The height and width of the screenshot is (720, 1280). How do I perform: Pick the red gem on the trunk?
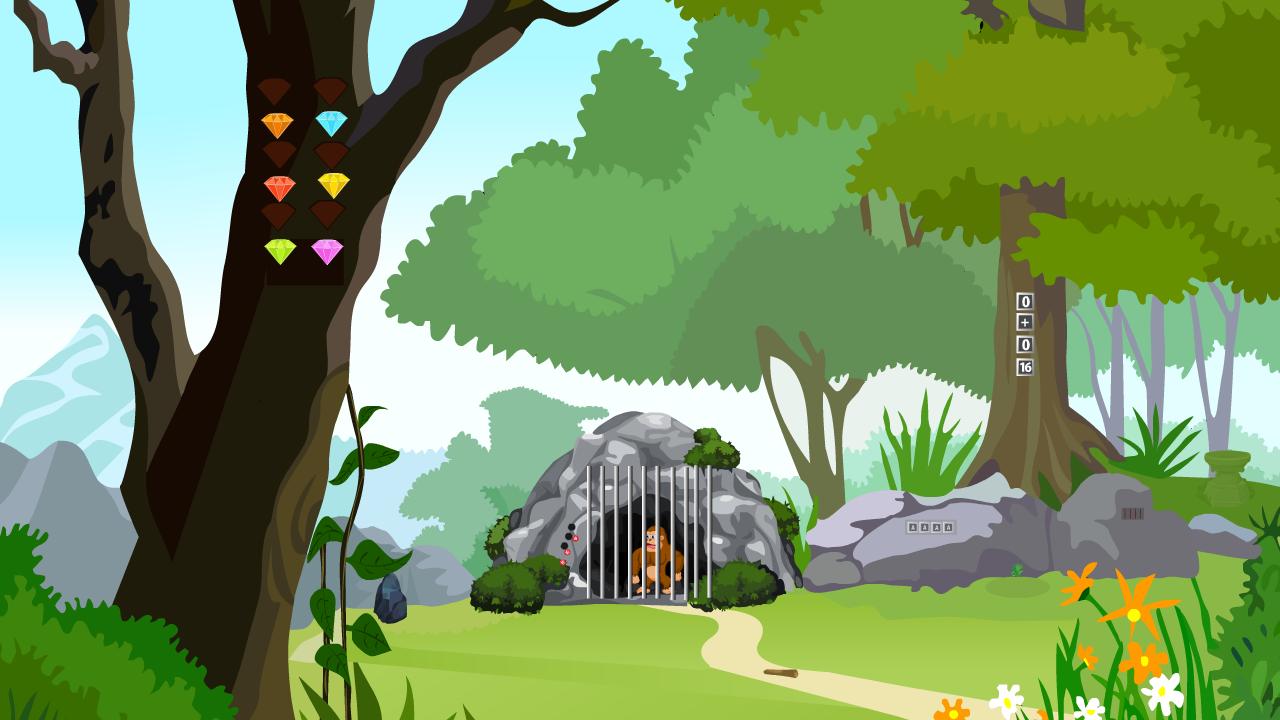point(279,187)
